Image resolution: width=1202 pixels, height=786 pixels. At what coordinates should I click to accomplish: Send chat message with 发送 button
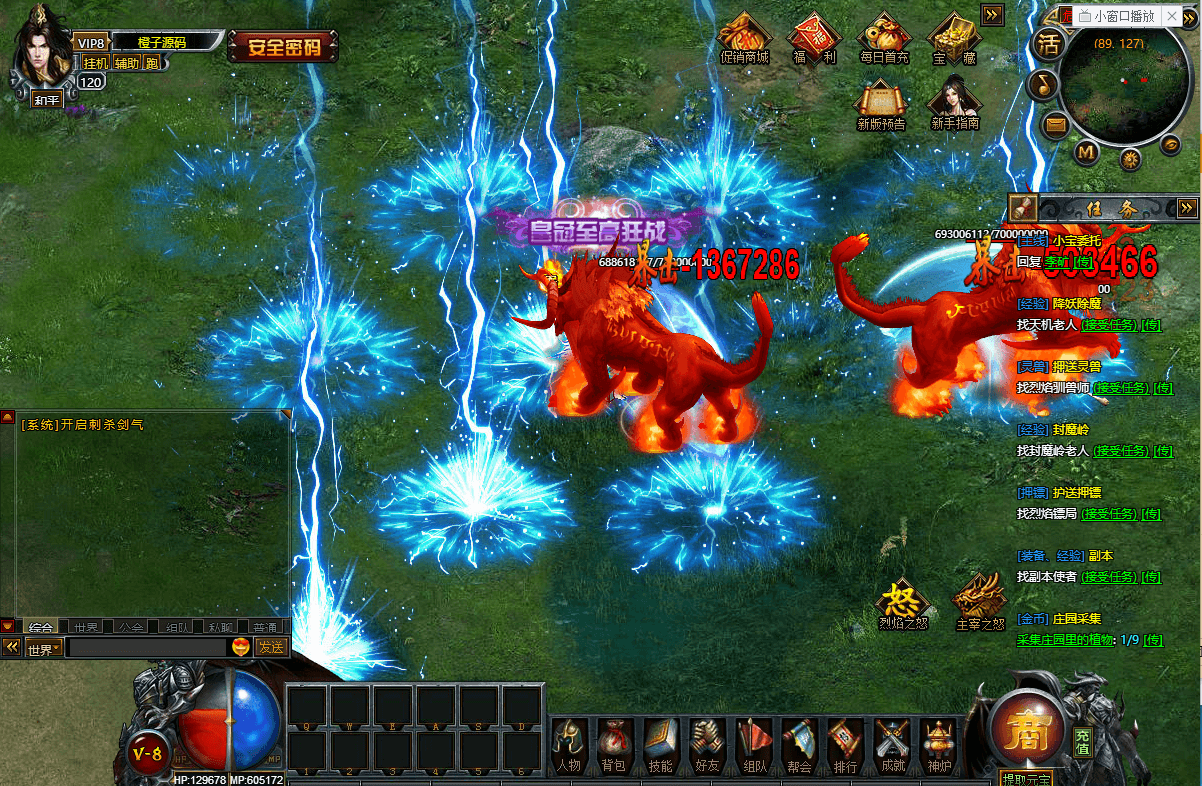click(271, 647)
